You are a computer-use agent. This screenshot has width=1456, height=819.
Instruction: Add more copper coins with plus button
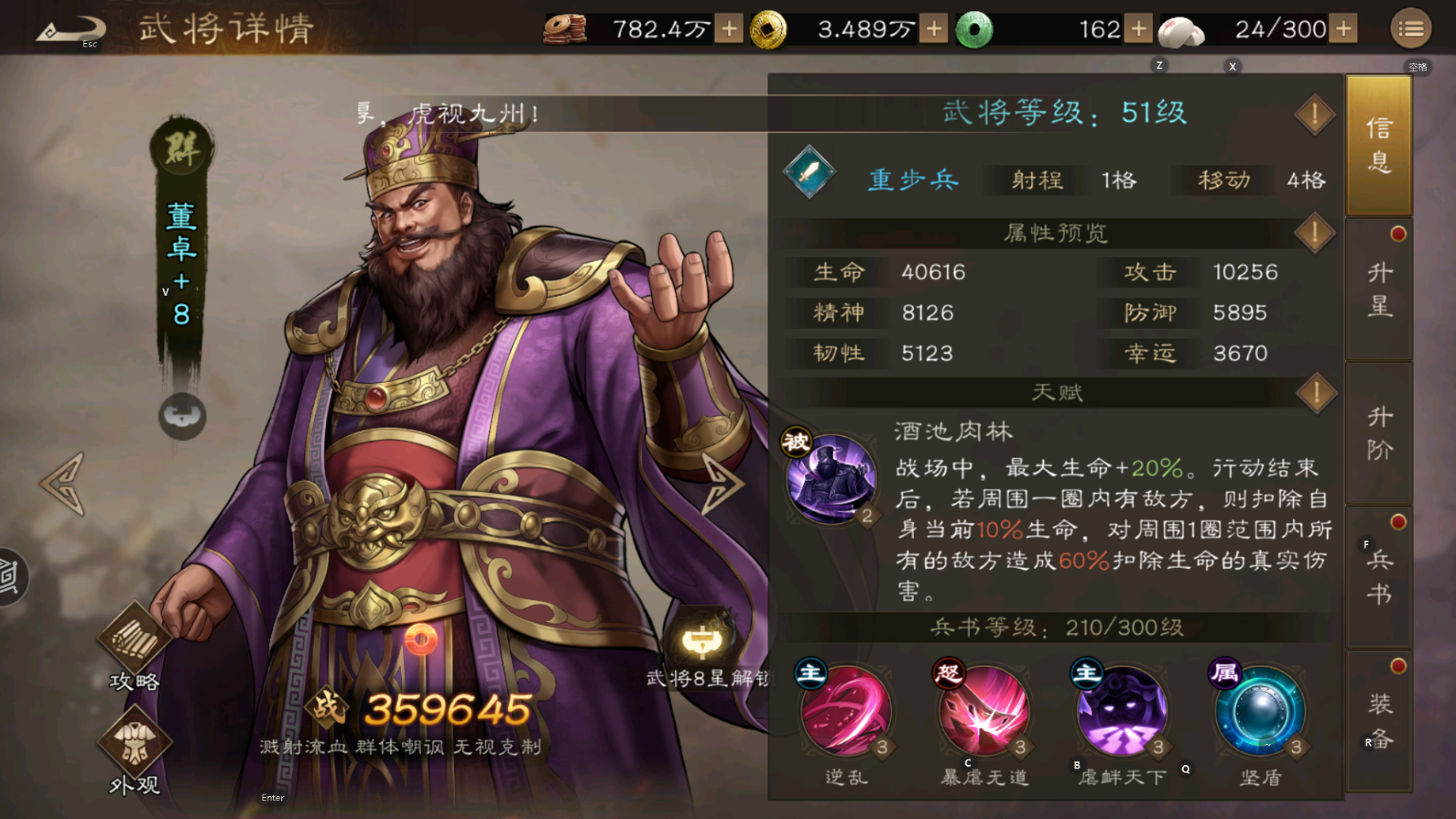(x=729, y=29)
